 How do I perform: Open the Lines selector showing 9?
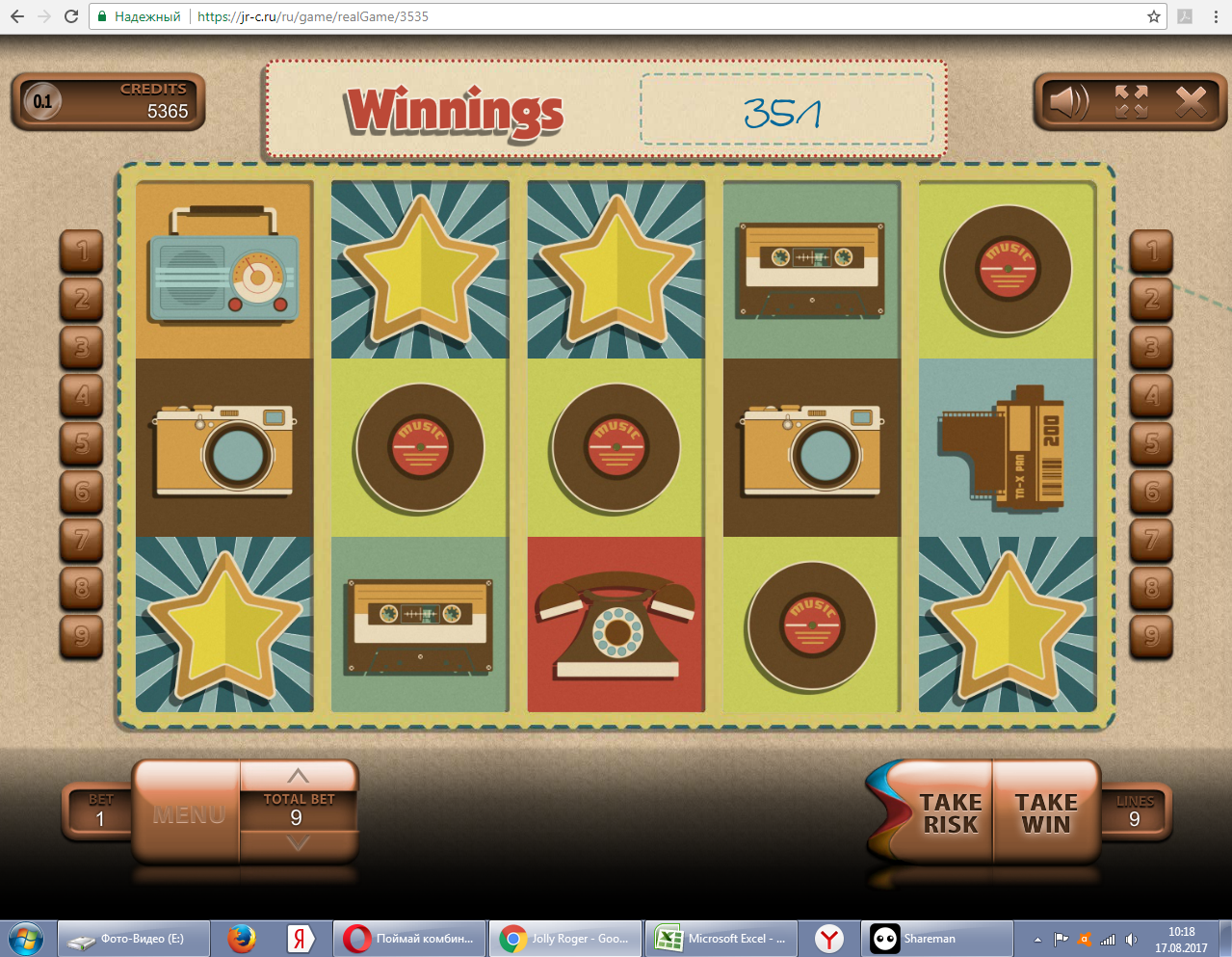1135,811
